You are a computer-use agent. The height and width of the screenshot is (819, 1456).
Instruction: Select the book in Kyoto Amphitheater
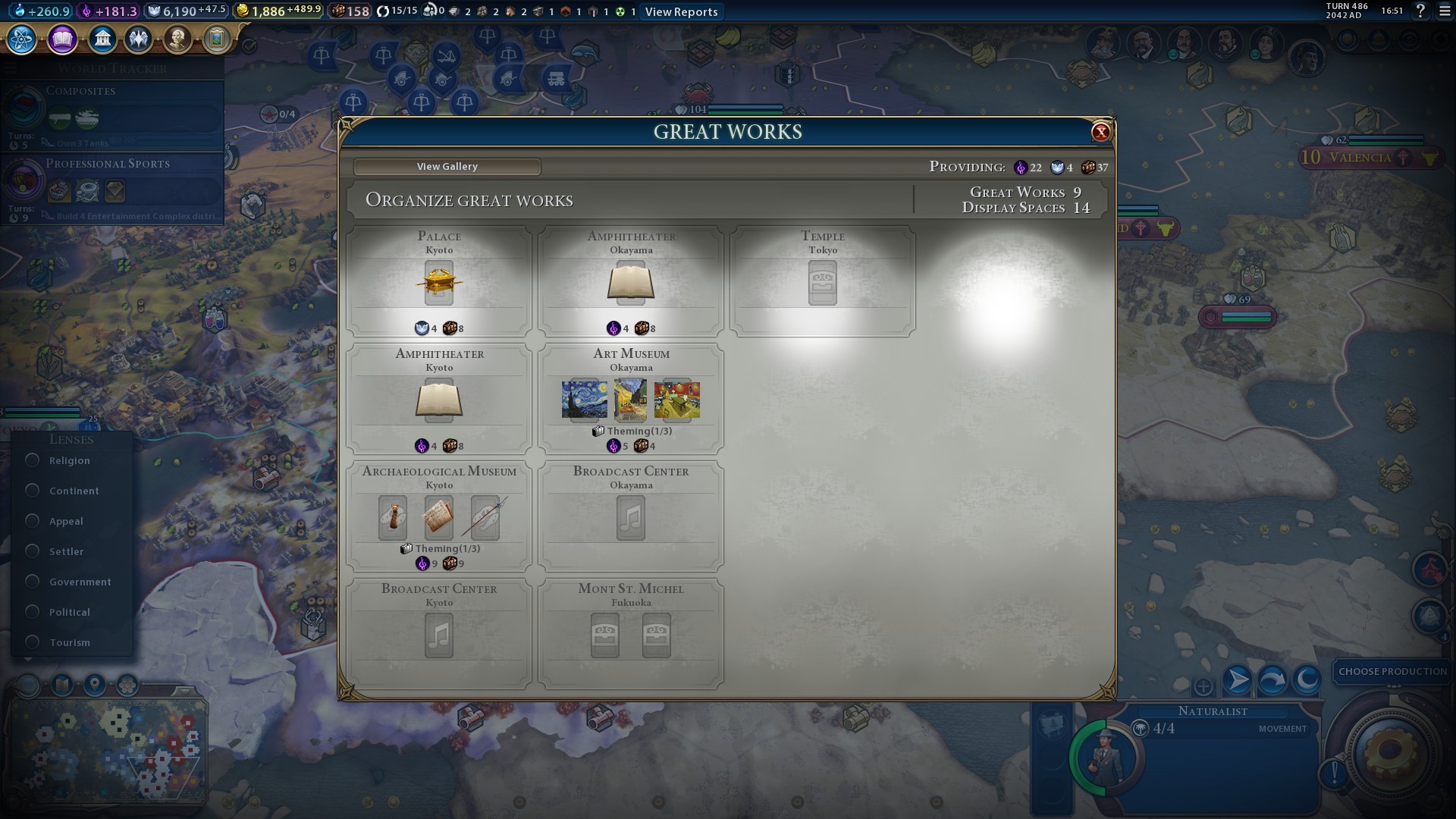439,400
